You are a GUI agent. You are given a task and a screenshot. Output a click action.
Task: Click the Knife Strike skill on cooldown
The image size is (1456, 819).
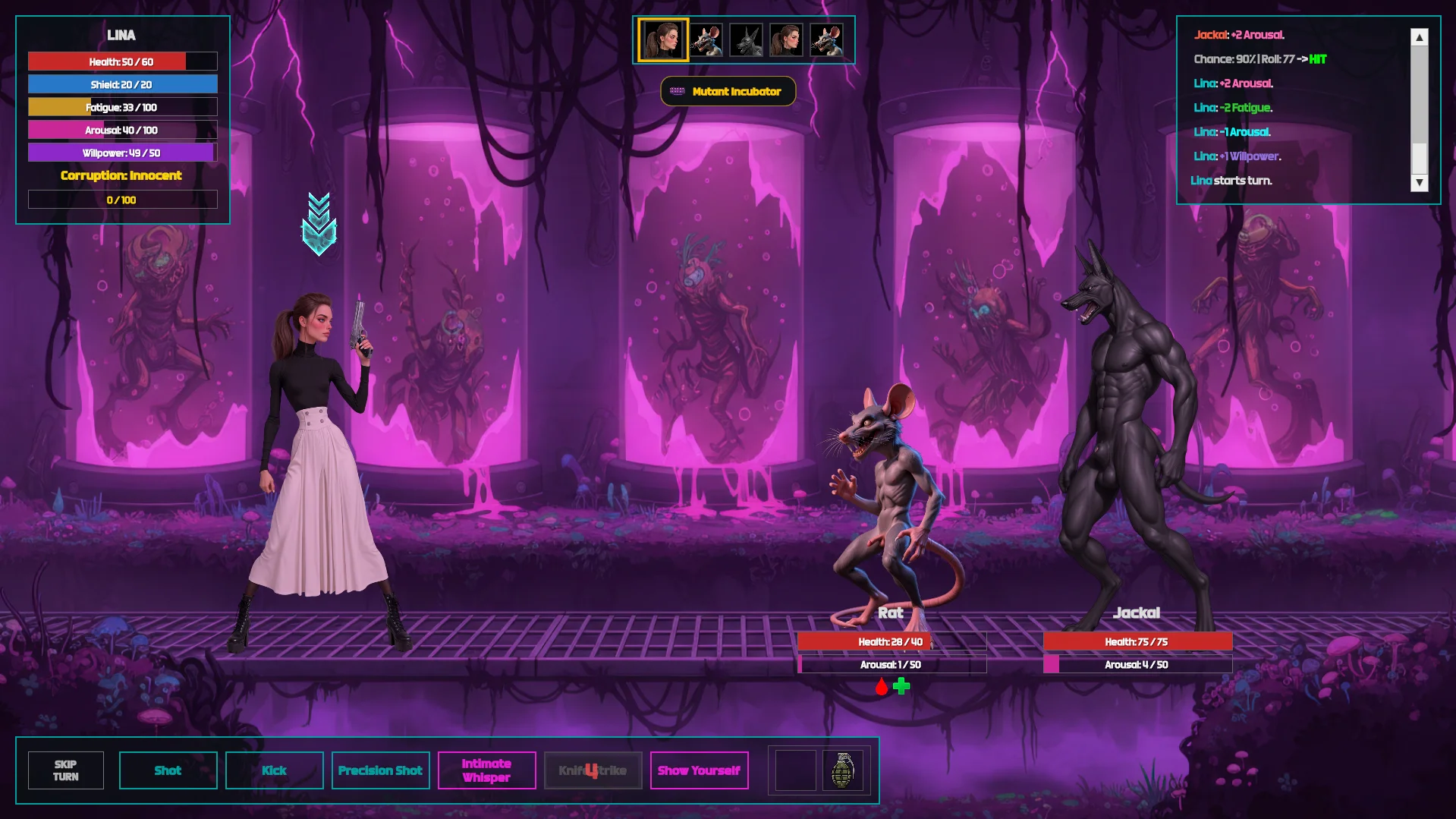coord(593,770)
